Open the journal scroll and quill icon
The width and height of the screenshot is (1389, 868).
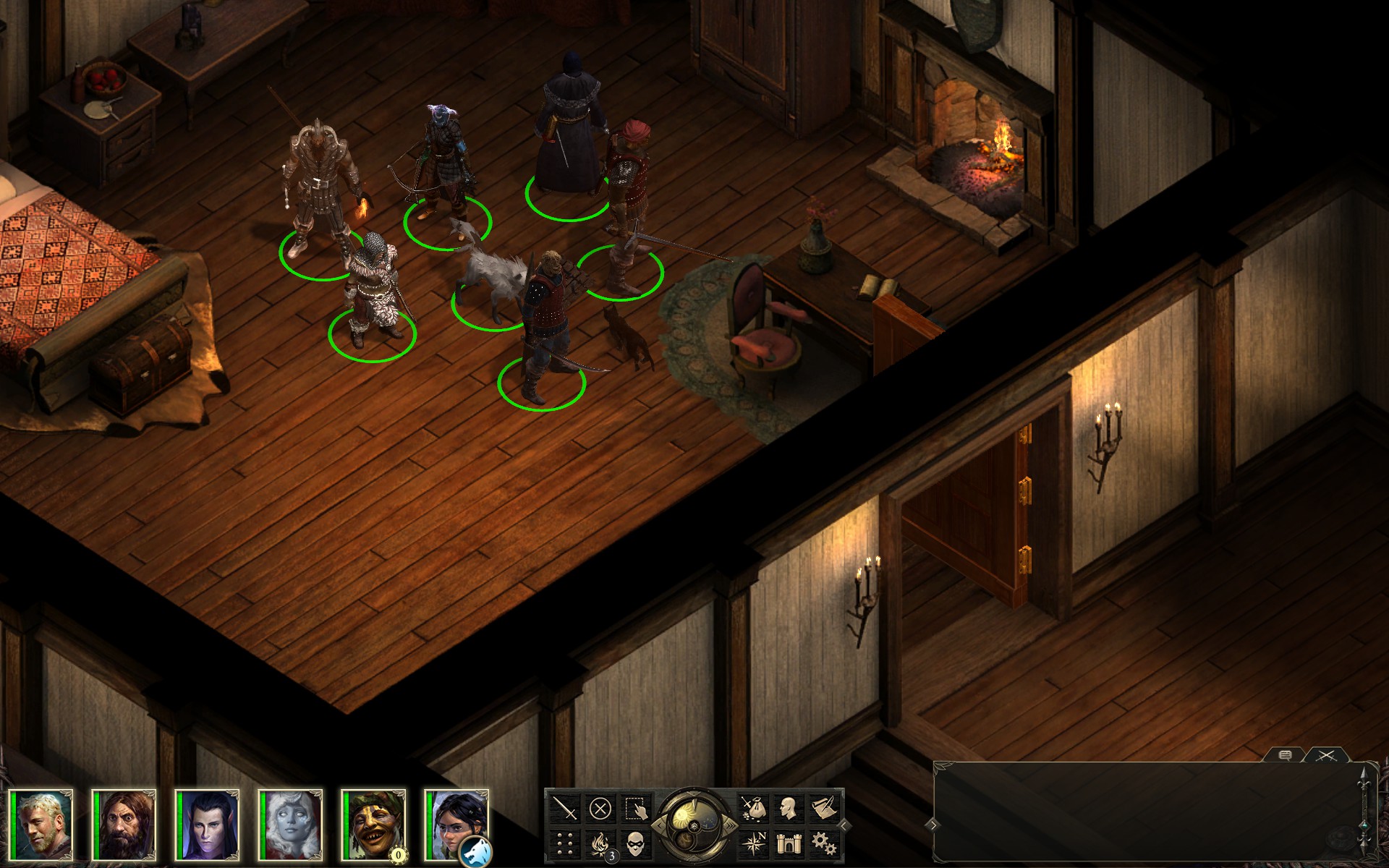point(823,807)
